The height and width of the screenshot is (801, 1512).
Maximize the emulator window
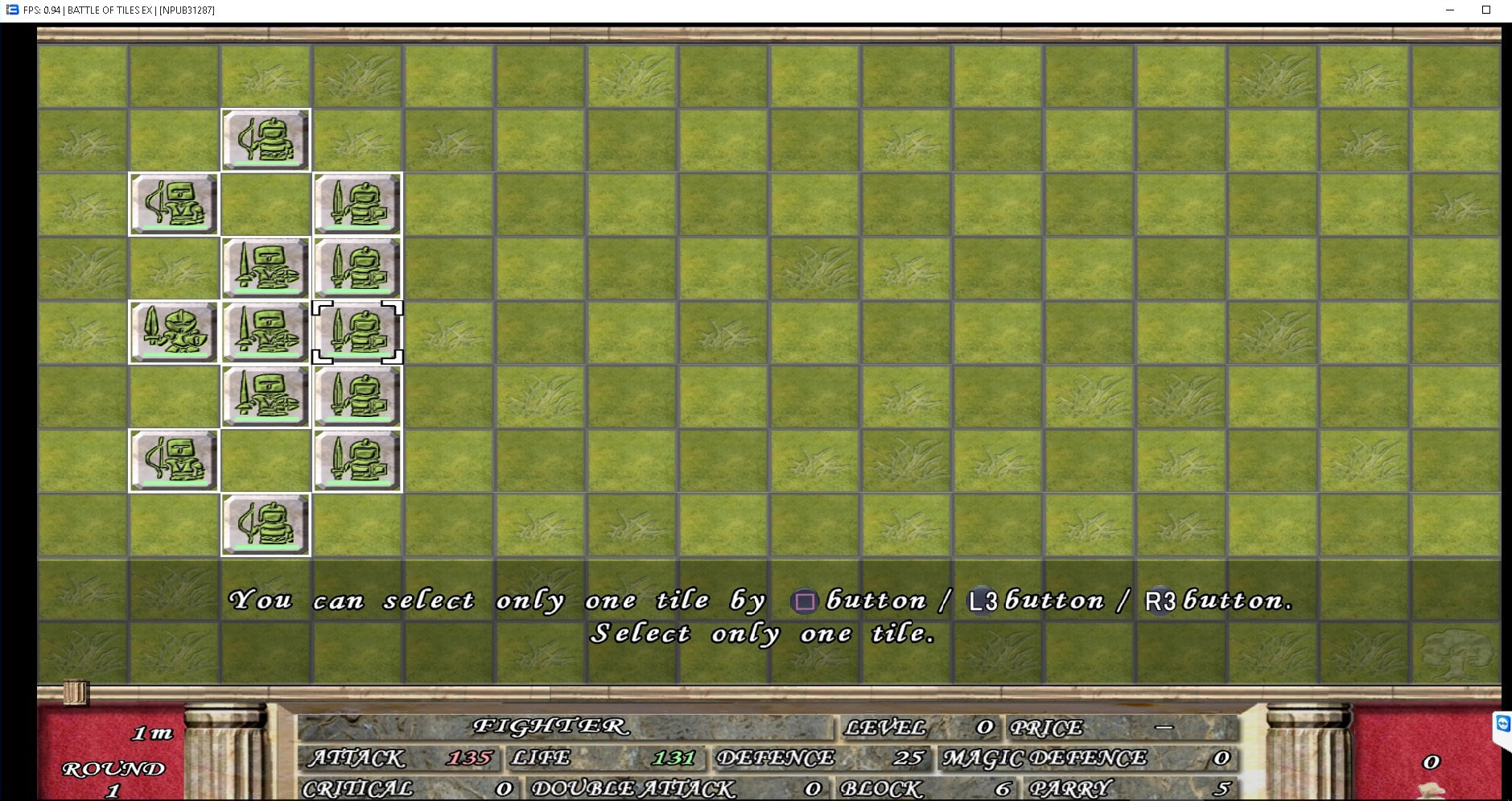(1486, 10)
